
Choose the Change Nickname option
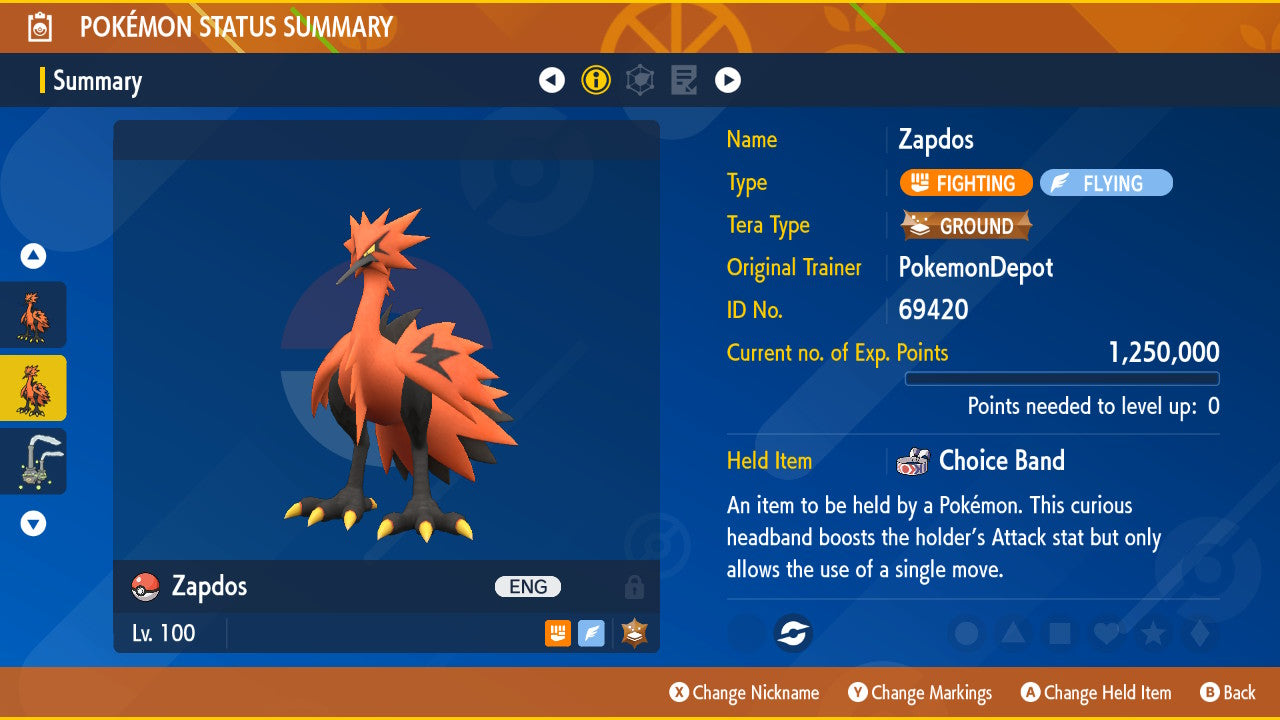coord(744,693)
